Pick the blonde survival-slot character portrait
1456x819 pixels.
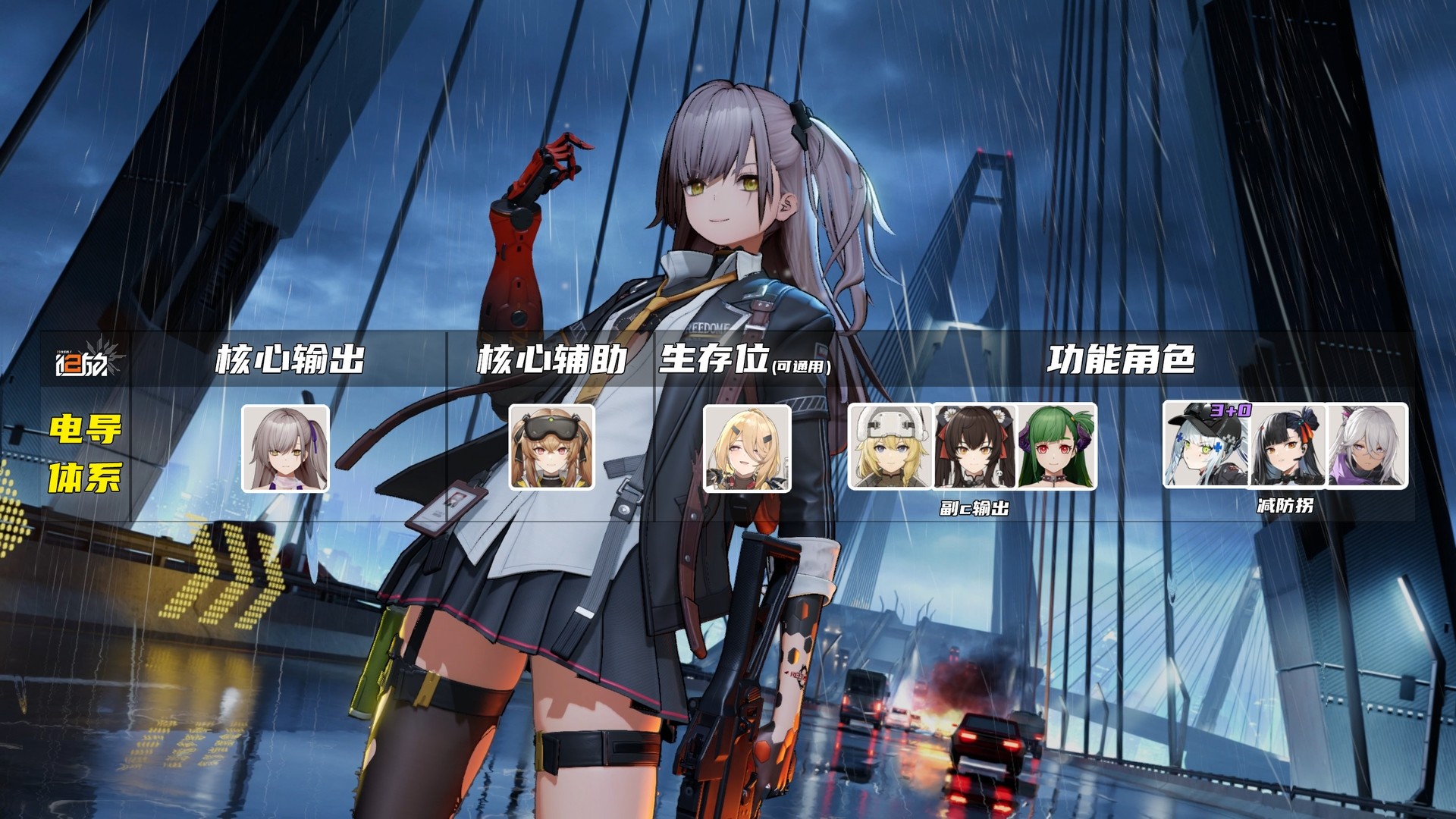pos(747,448)
